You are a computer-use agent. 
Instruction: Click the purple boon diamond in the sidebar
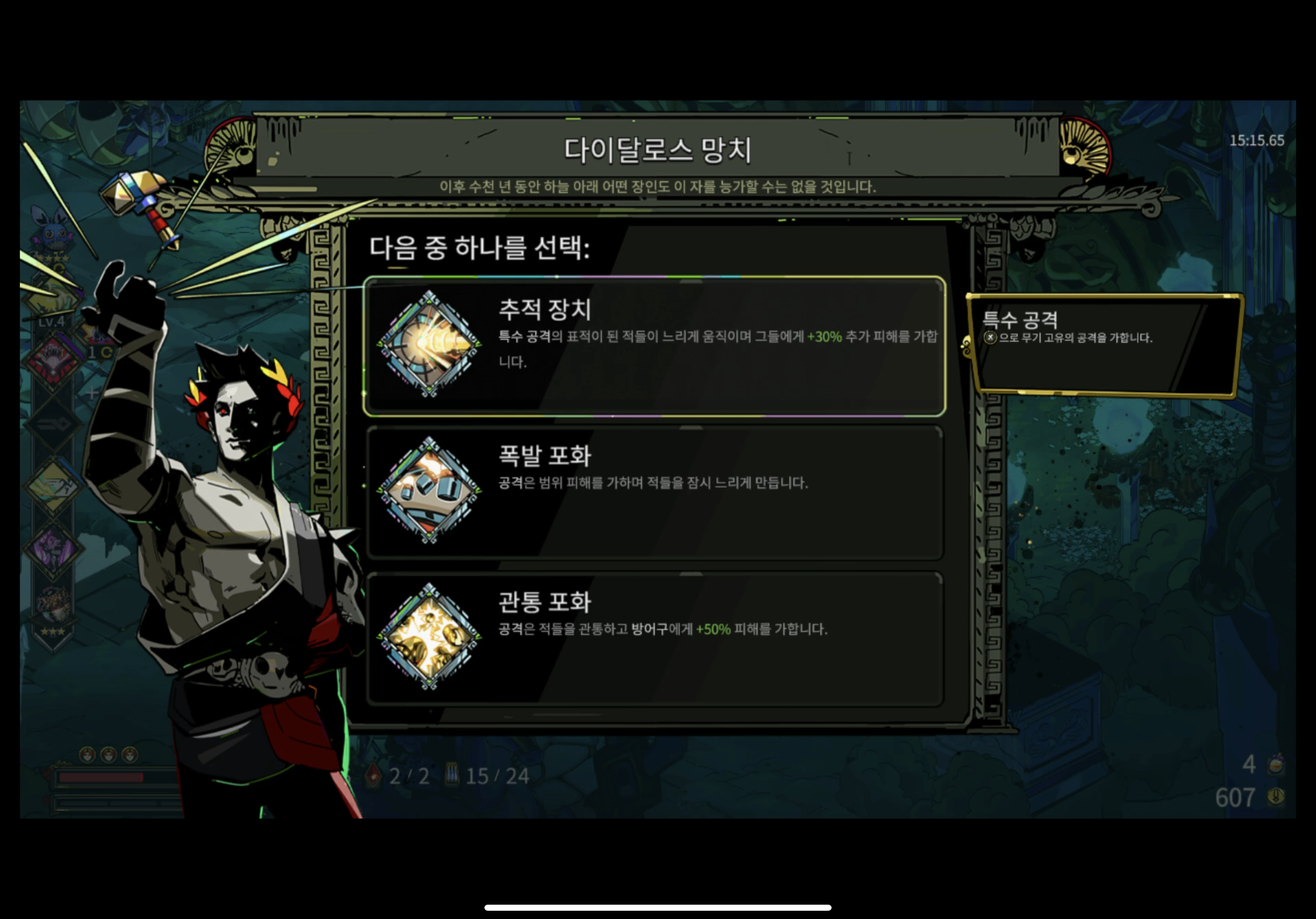click(52, 549)
